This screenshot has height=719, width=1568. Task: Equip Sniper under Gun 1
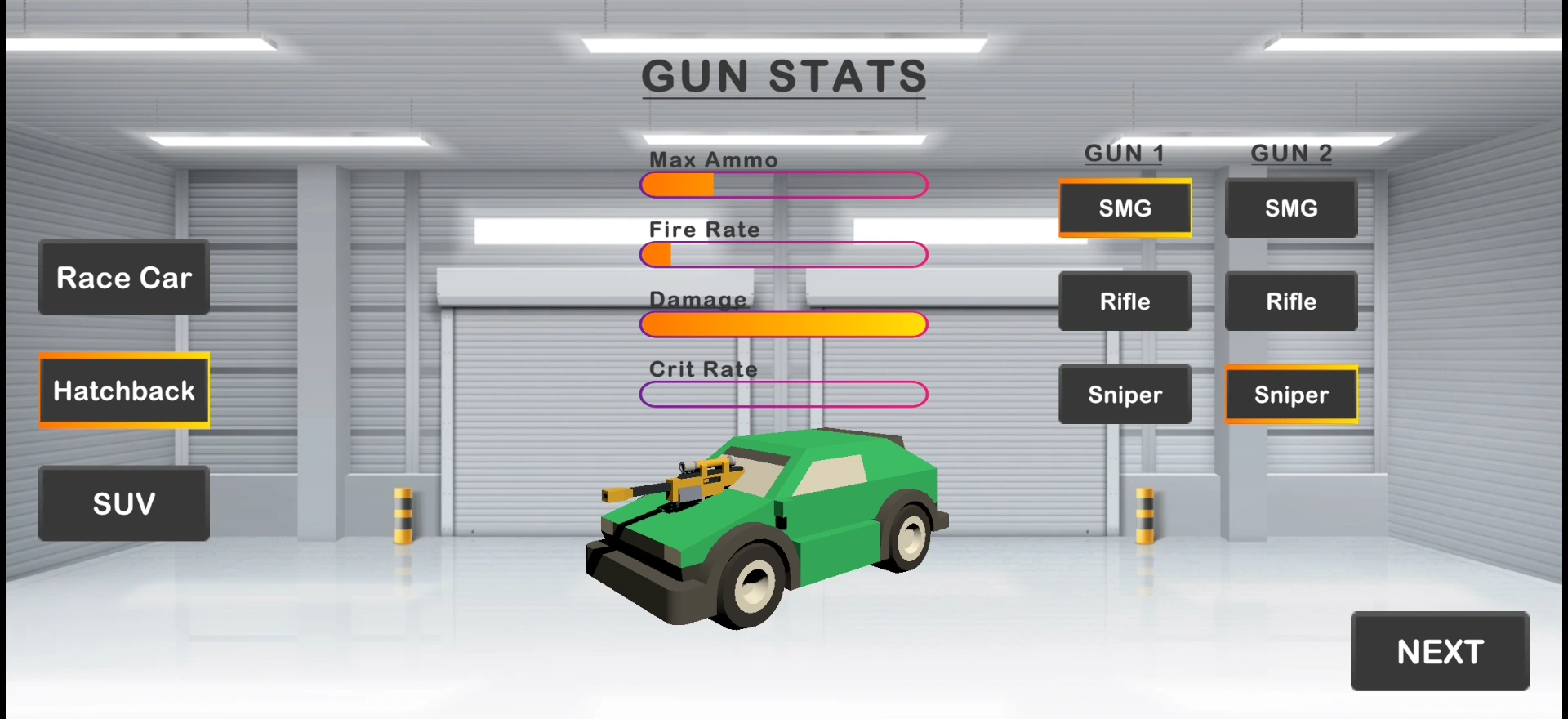tap(1125, 395)
